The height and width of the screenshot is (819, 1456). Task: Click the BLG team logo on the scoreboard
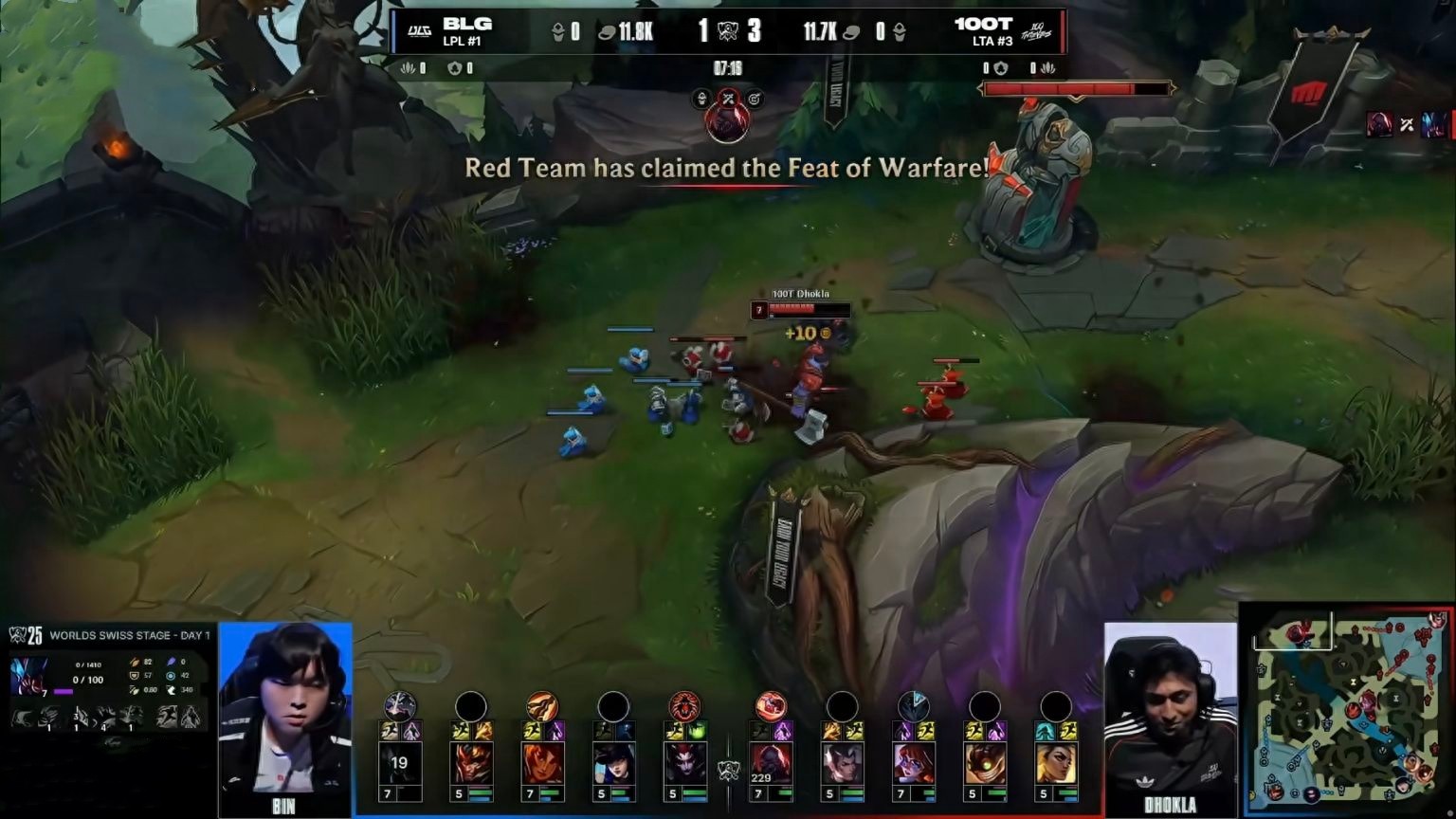(419, 31)
